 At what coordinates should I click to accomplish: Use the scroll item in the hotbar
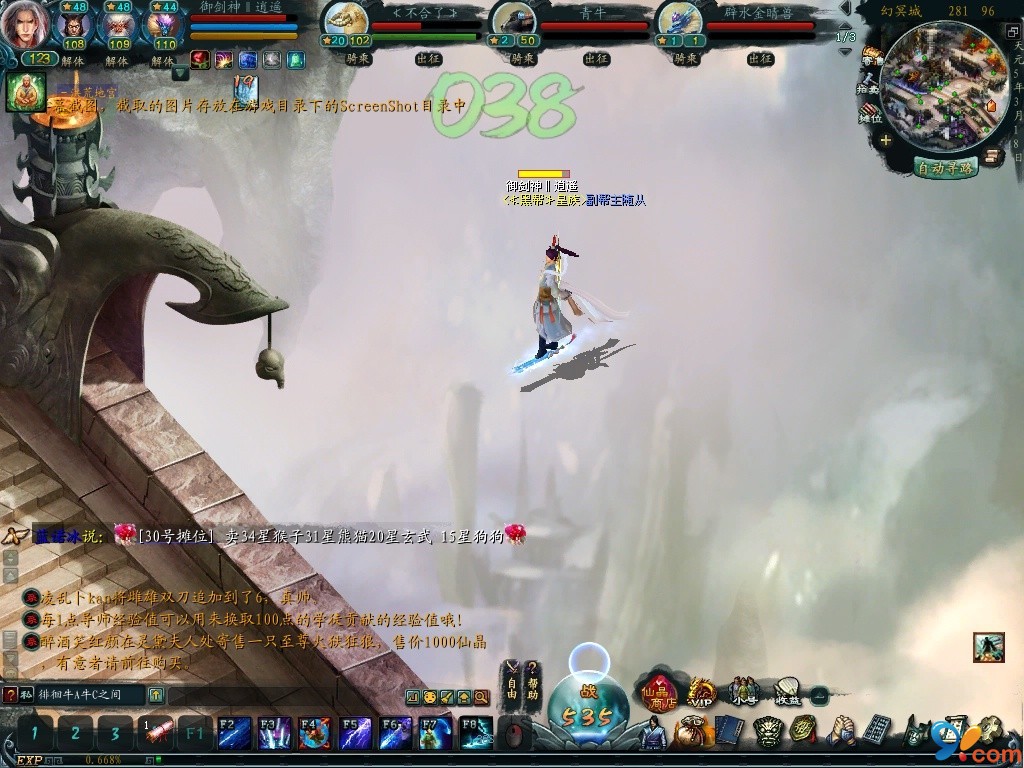pos(155,732)
